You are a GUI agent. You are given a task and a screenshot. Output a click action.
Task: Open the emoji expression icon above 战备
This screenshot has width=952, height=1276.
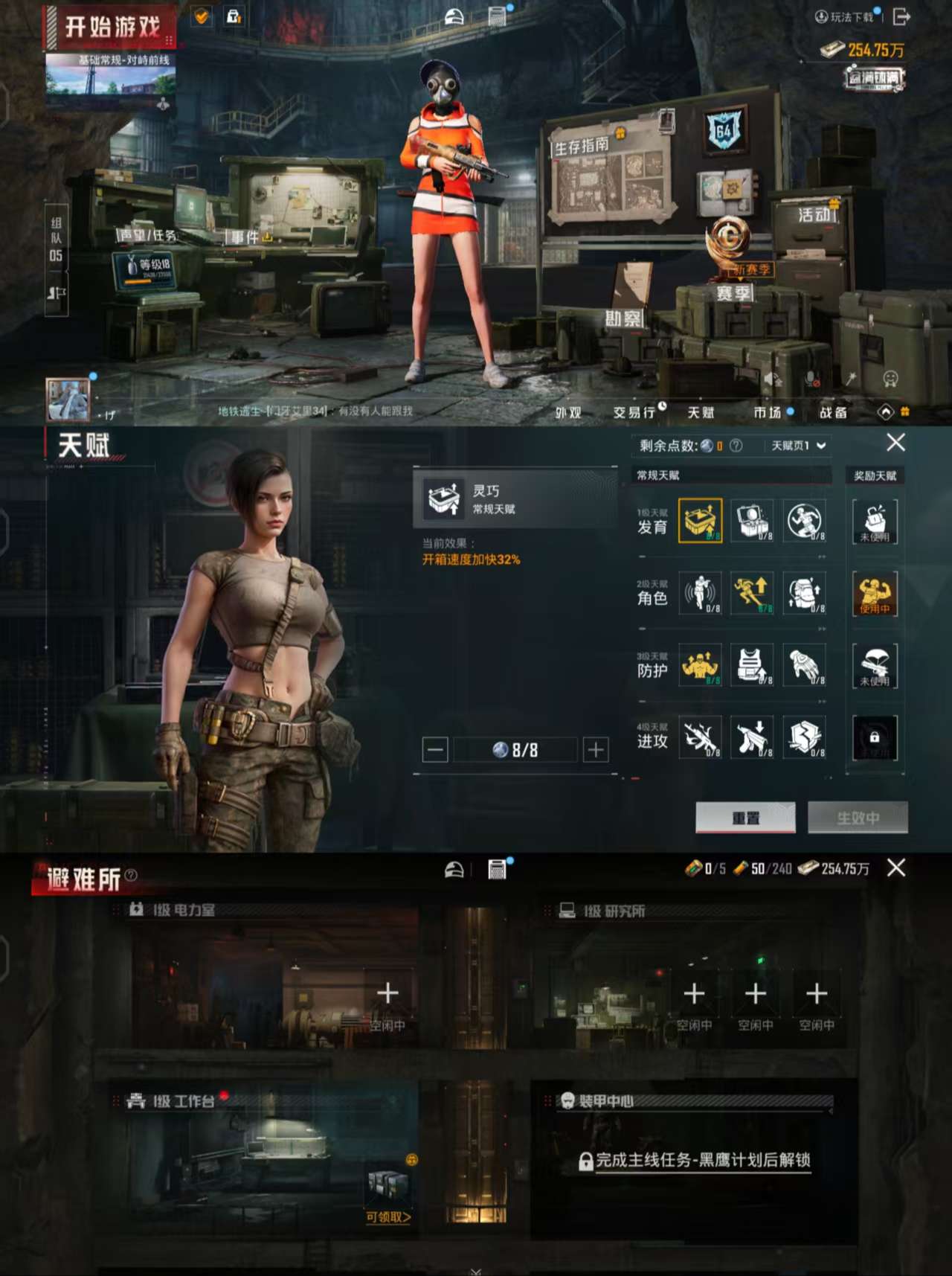pos(890,378)
